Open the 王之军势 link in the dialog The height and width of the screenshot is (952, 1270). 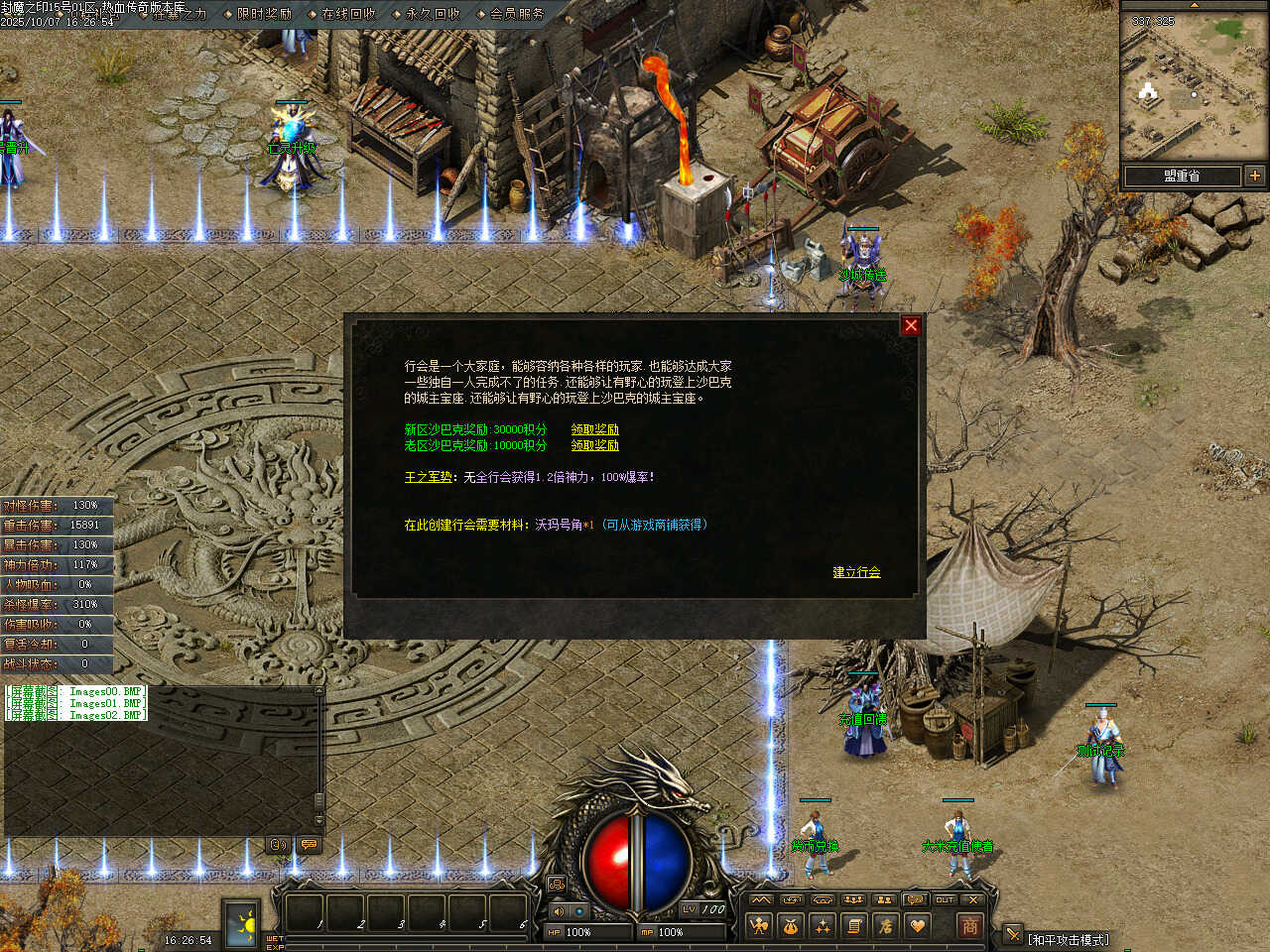click(428, 477)
